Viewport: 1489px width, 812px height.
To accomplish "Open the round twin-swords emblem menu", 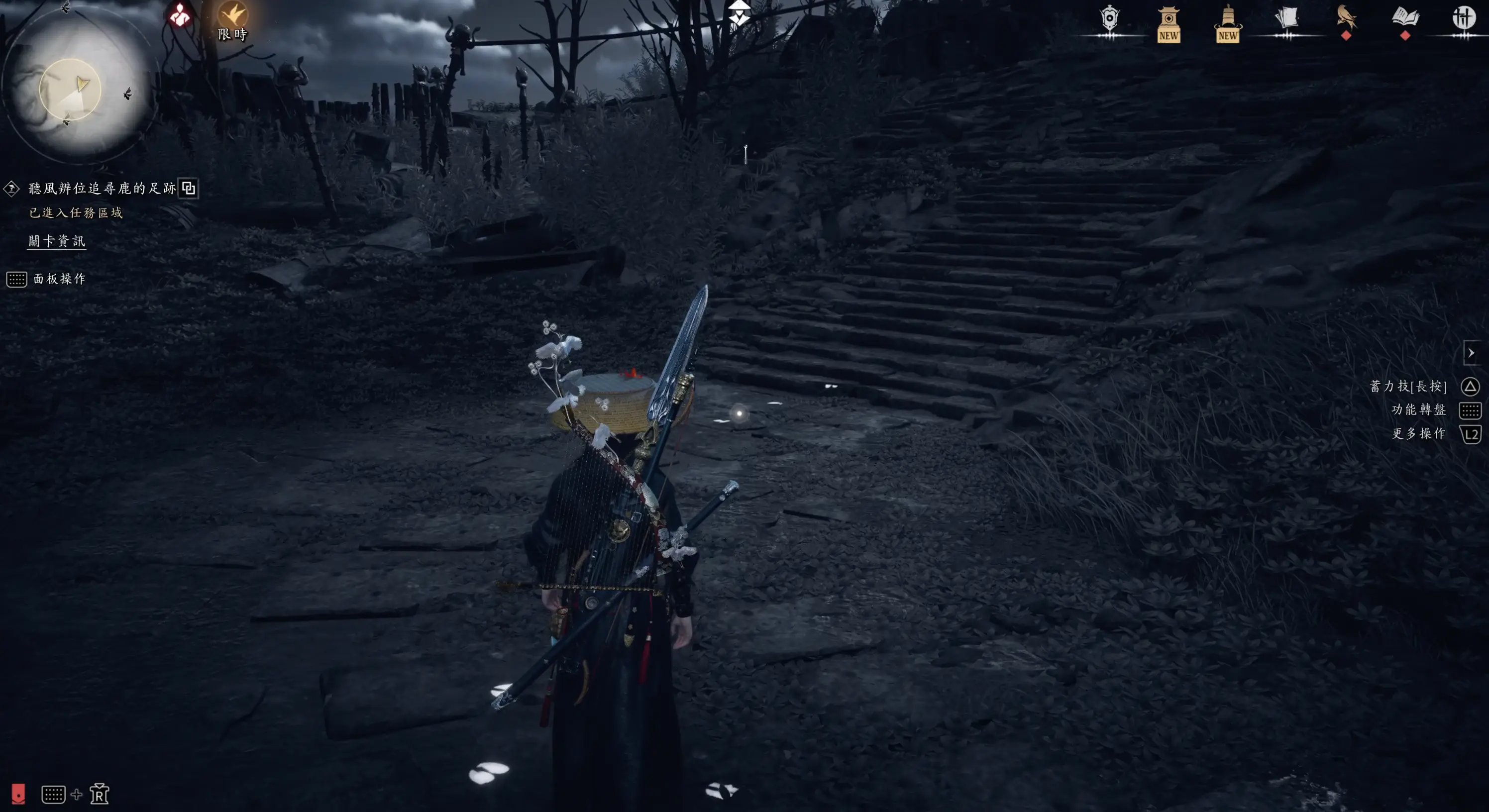I will 1464,18.
